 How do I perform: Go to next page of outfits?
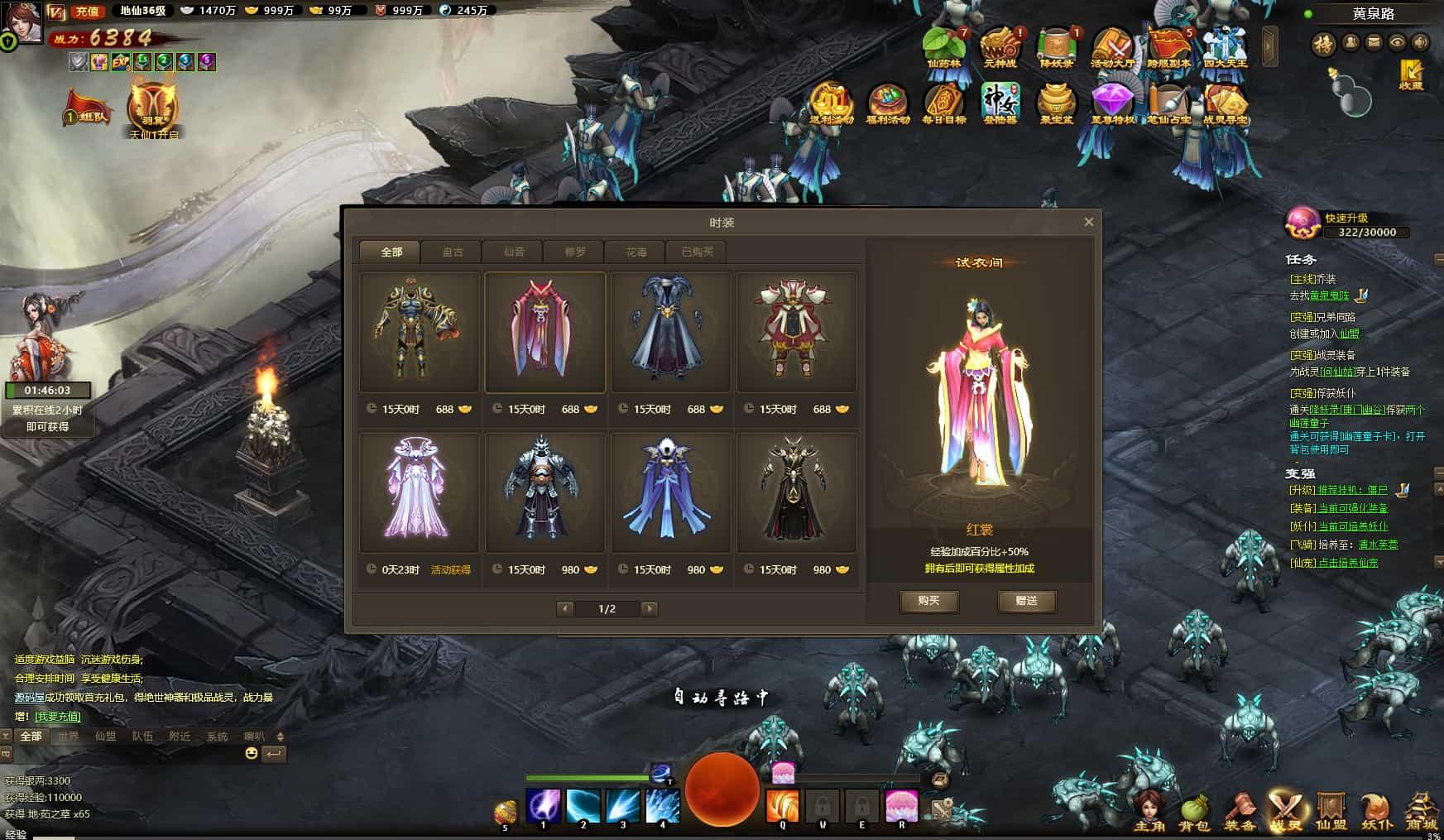tap(650, 609)
